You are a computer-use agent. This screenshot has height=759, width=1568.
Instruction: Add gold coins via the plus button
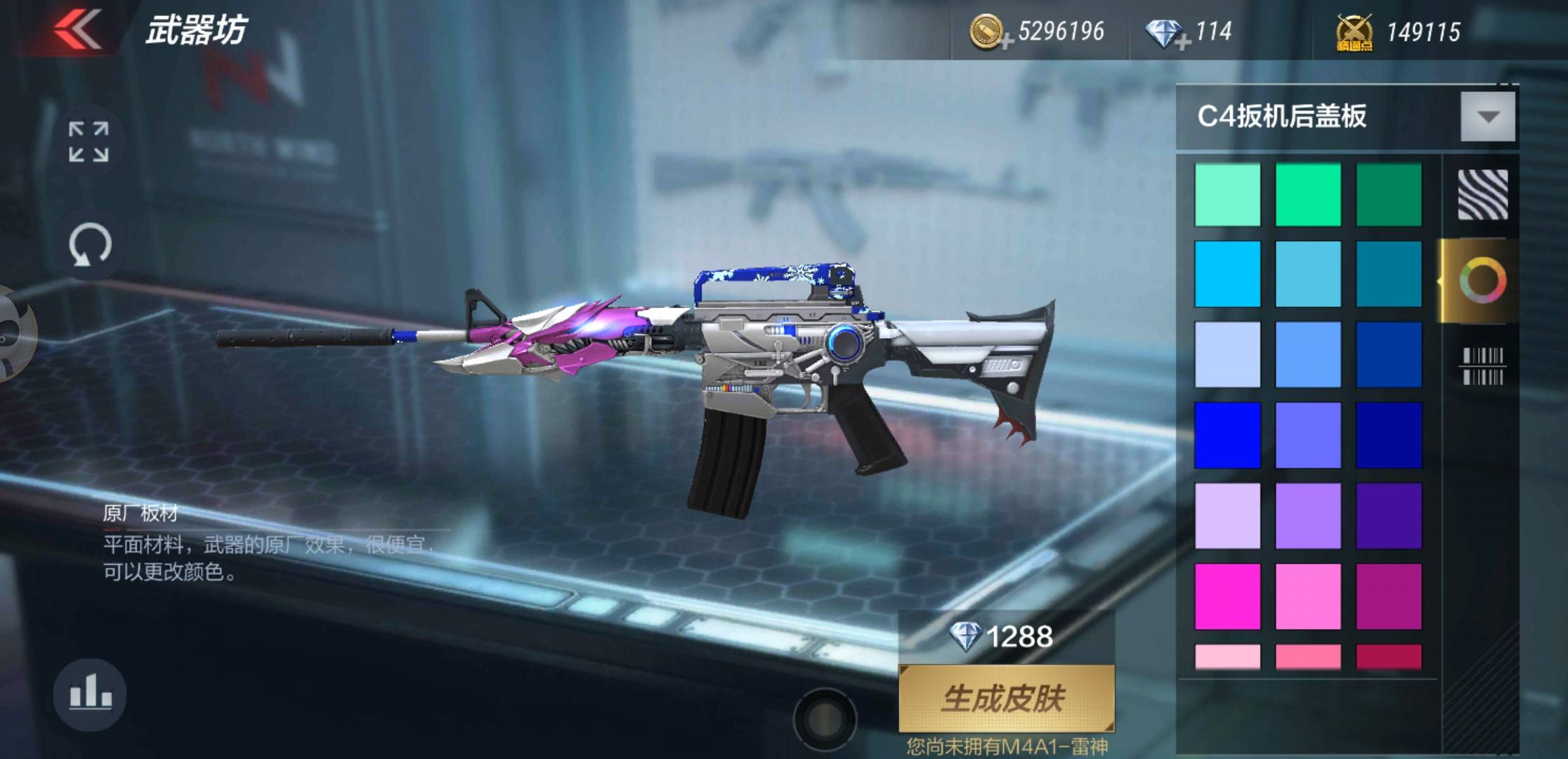1009,42
